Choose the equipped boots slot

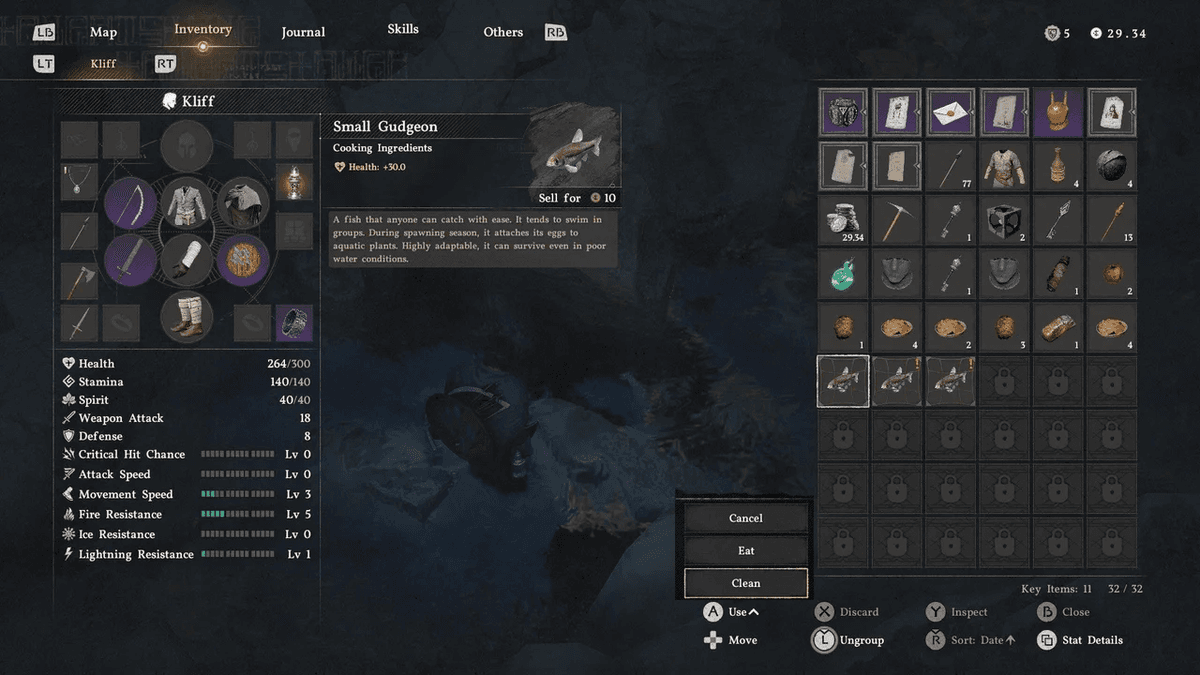pyautogui.click(x=186, y=317)
